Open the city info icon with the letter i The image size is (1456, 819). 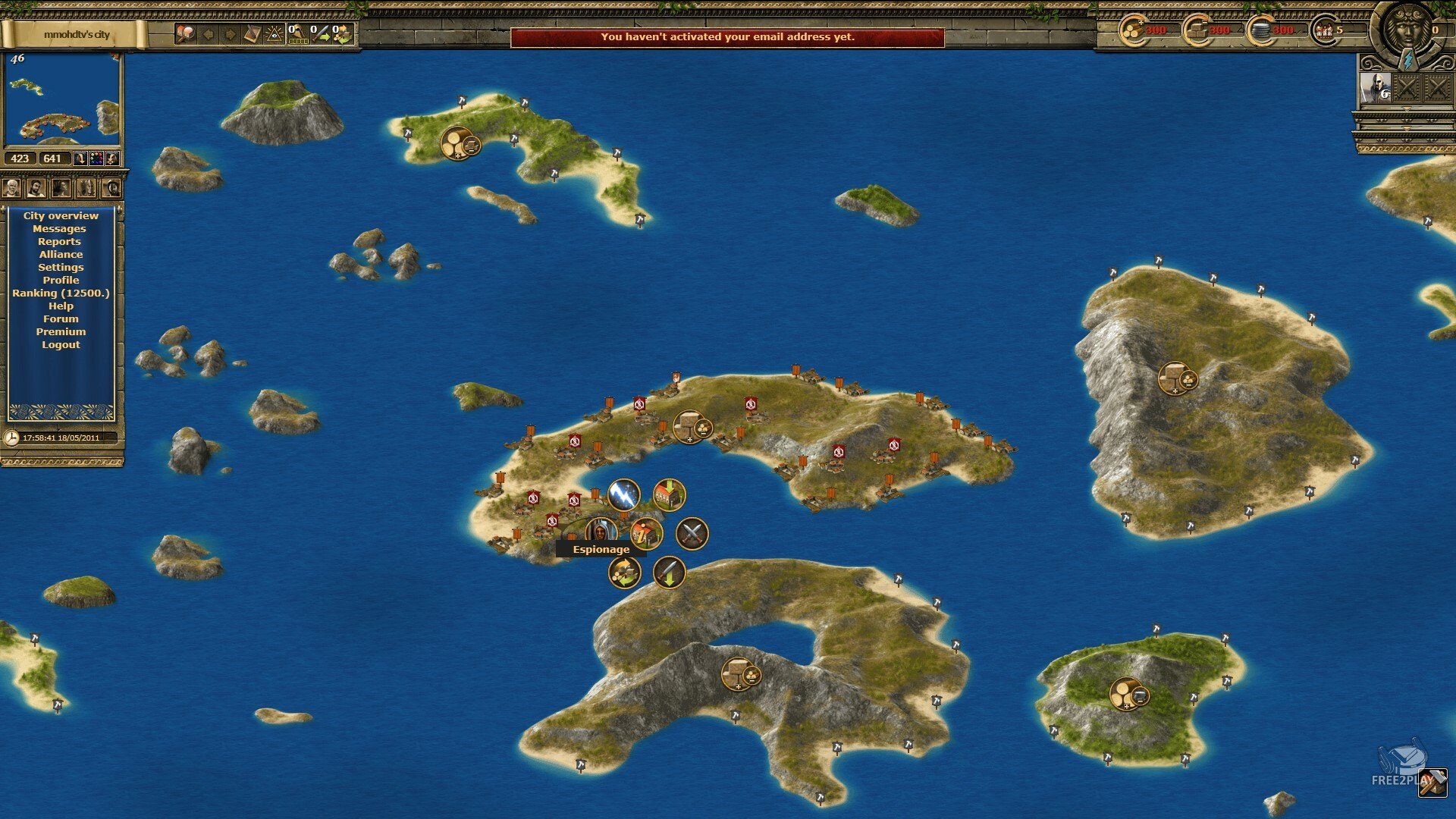(646, 534)
